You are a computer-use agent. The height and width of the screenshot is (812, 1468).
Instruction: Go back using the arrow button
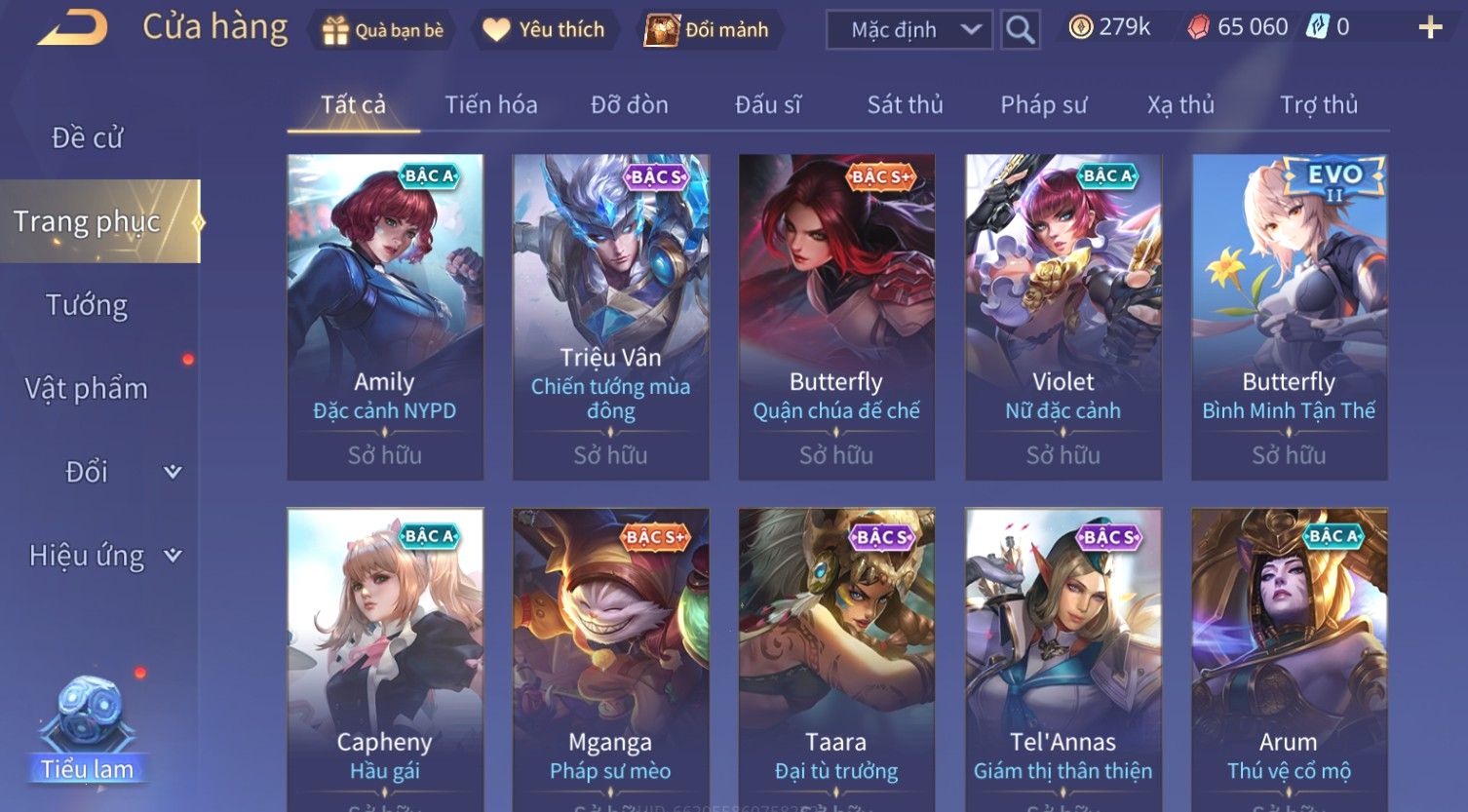point(72,28)
